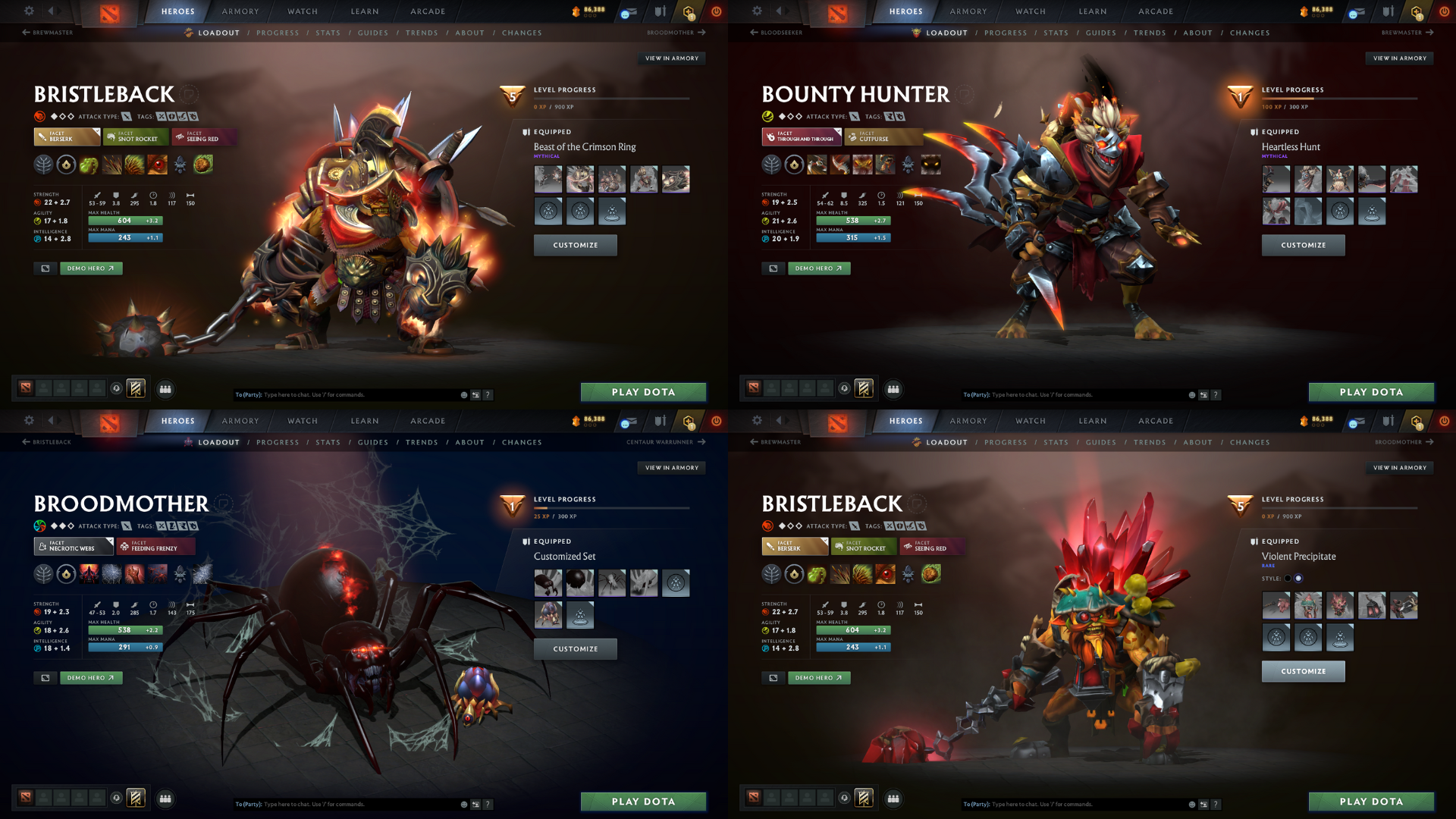This screenshot has width=1456, height=819.
Task: Click CUSTOMIZE under Heartless Hunt
Action: (x=1303, y=245)
